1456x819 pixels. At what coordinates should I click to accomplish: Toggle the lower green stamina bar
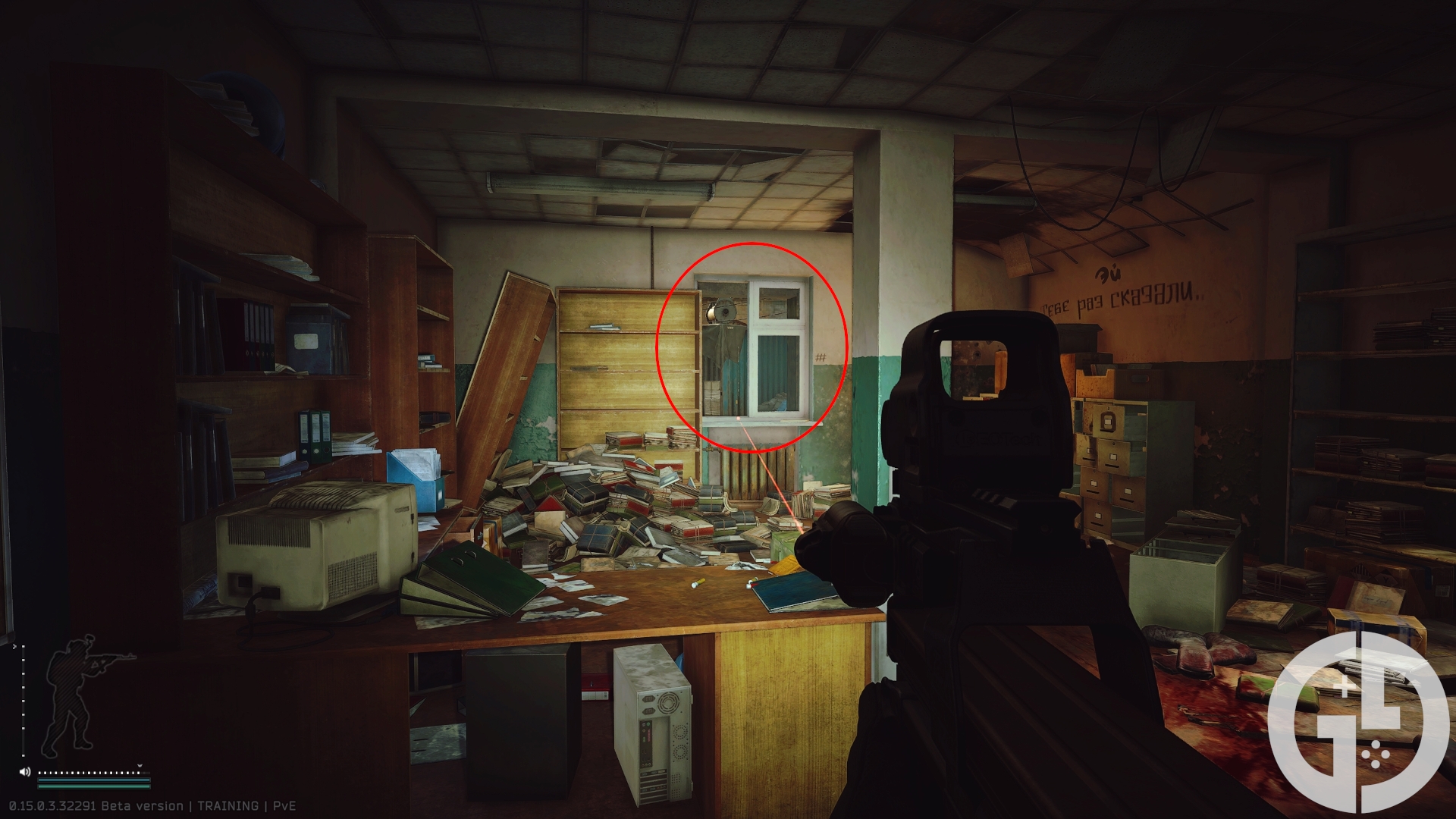(x=93, y=786)
